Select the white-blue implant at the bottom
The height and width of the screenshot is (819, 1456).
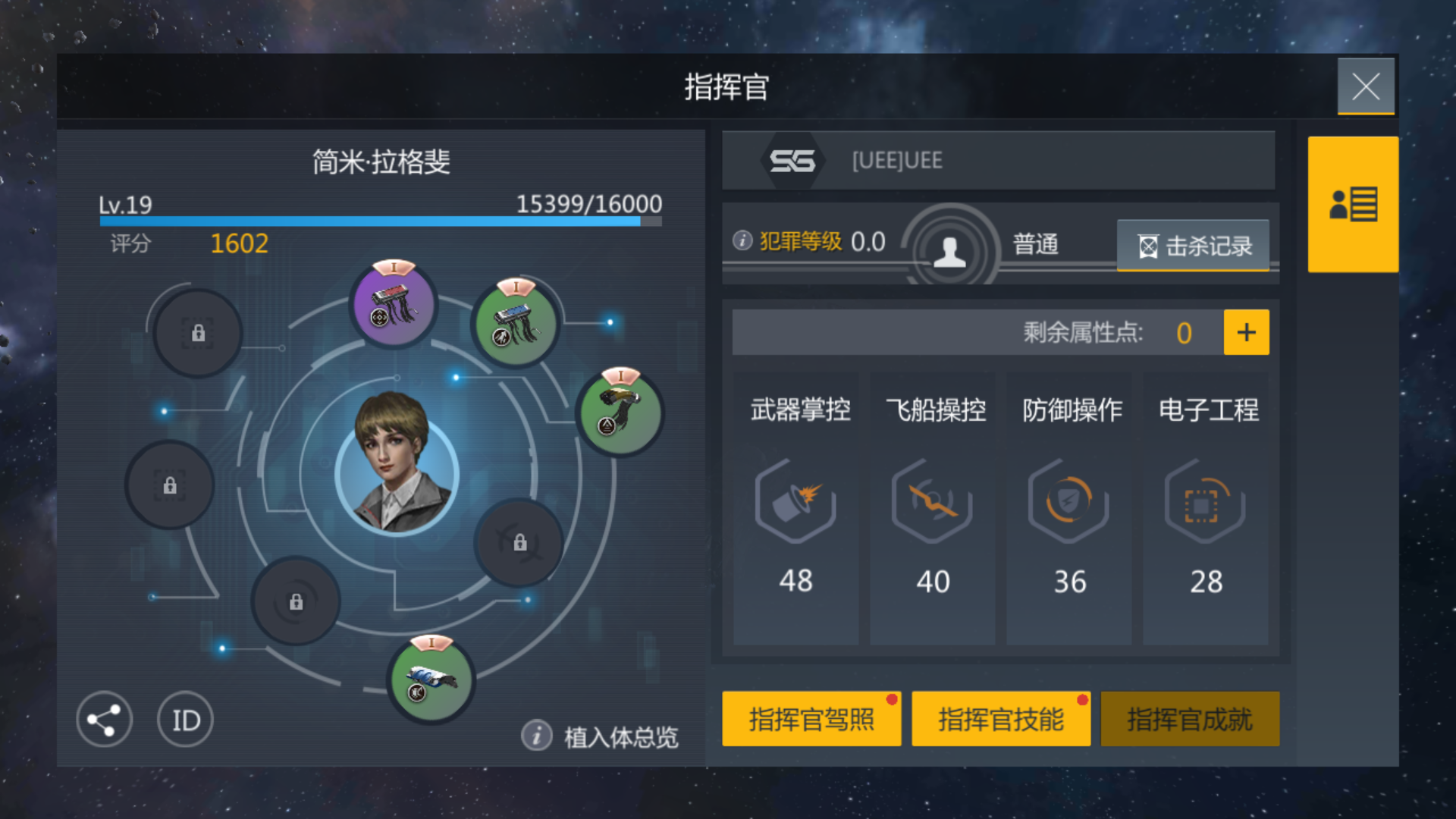pos(431,679)
